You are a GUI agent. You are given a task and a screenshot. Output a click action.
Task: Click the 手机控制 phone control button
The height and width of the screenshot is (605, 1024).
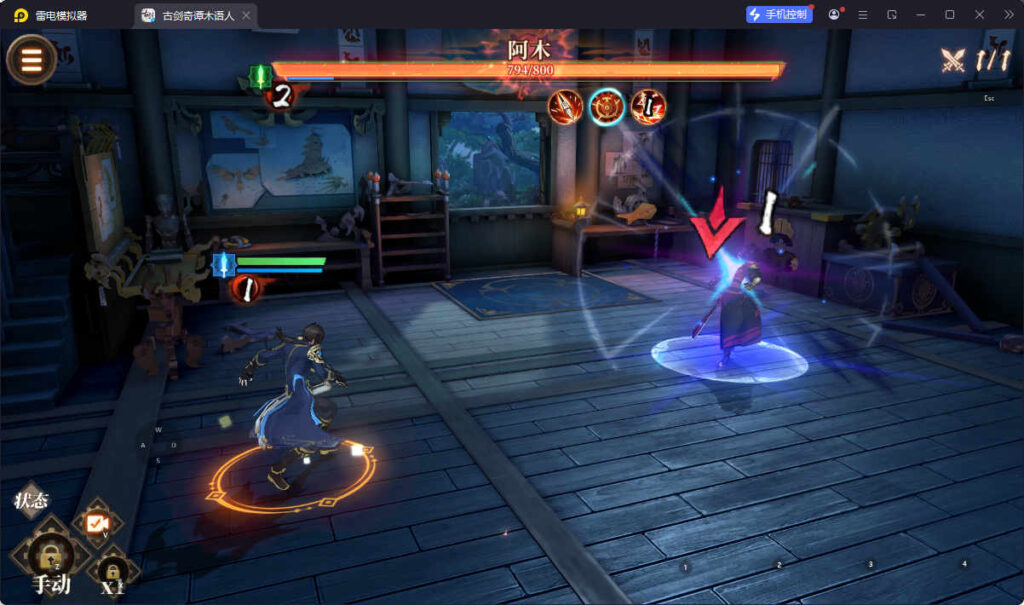pyautogui.click(x=779, y=14)
